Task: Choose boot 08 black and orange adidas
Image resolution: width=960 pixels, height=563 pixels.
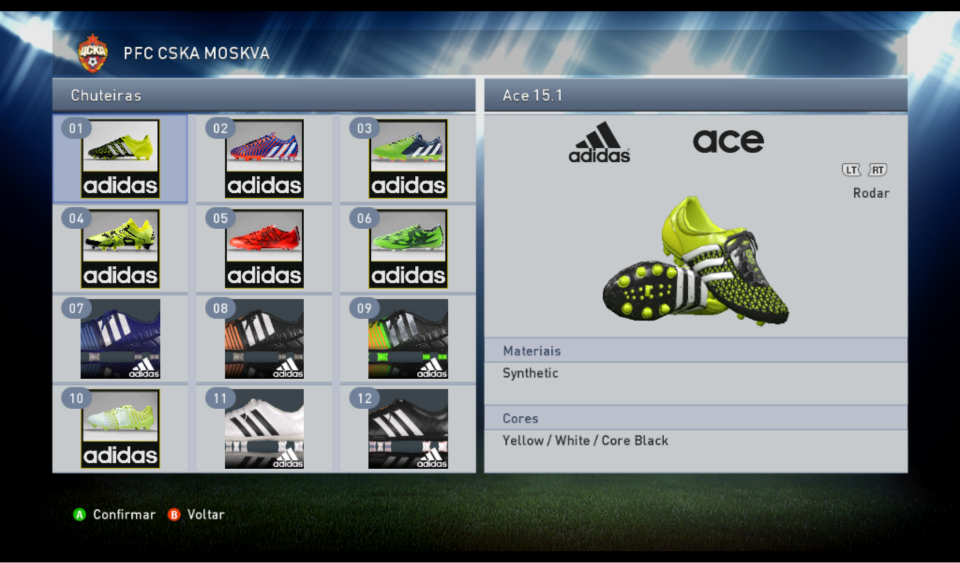Action: pos(264,338)
